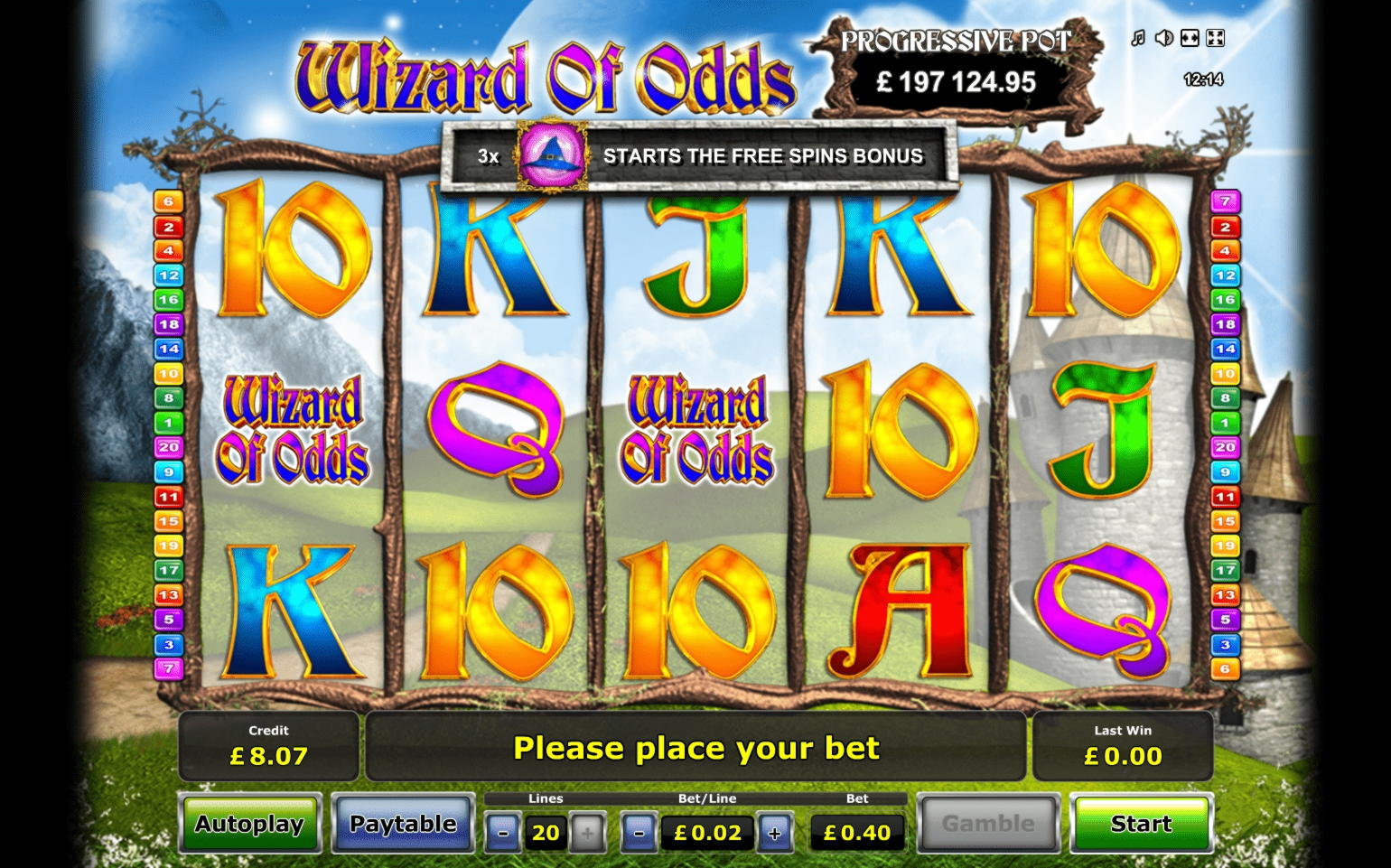The width and height of the screenshot is (1391, 868).
Task: Show the Paytable
Action: pyautogui.click(x=403, y=824)
